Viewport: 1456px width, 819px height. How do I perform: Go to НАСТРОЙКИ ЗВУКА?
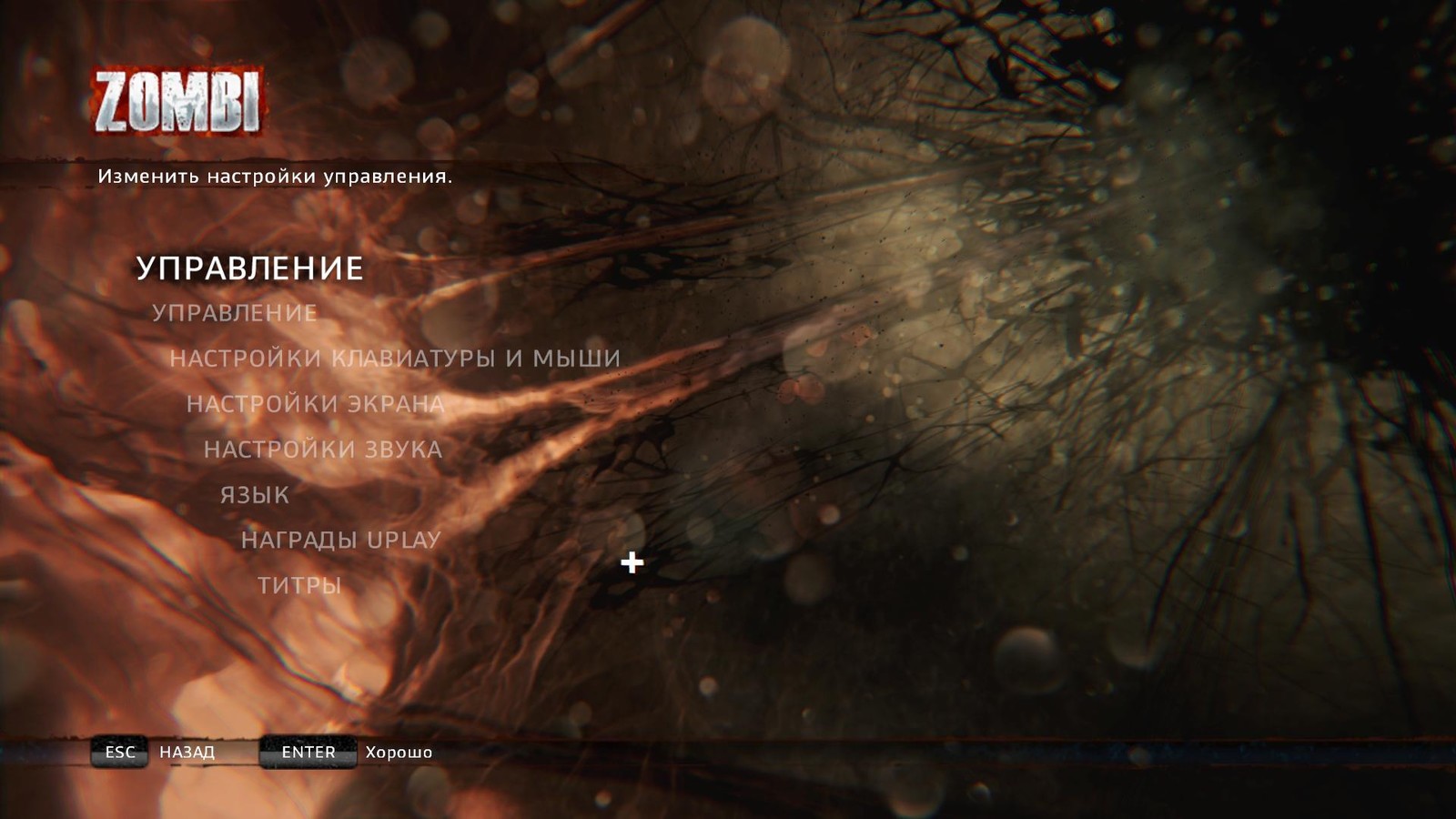point(323,450)
